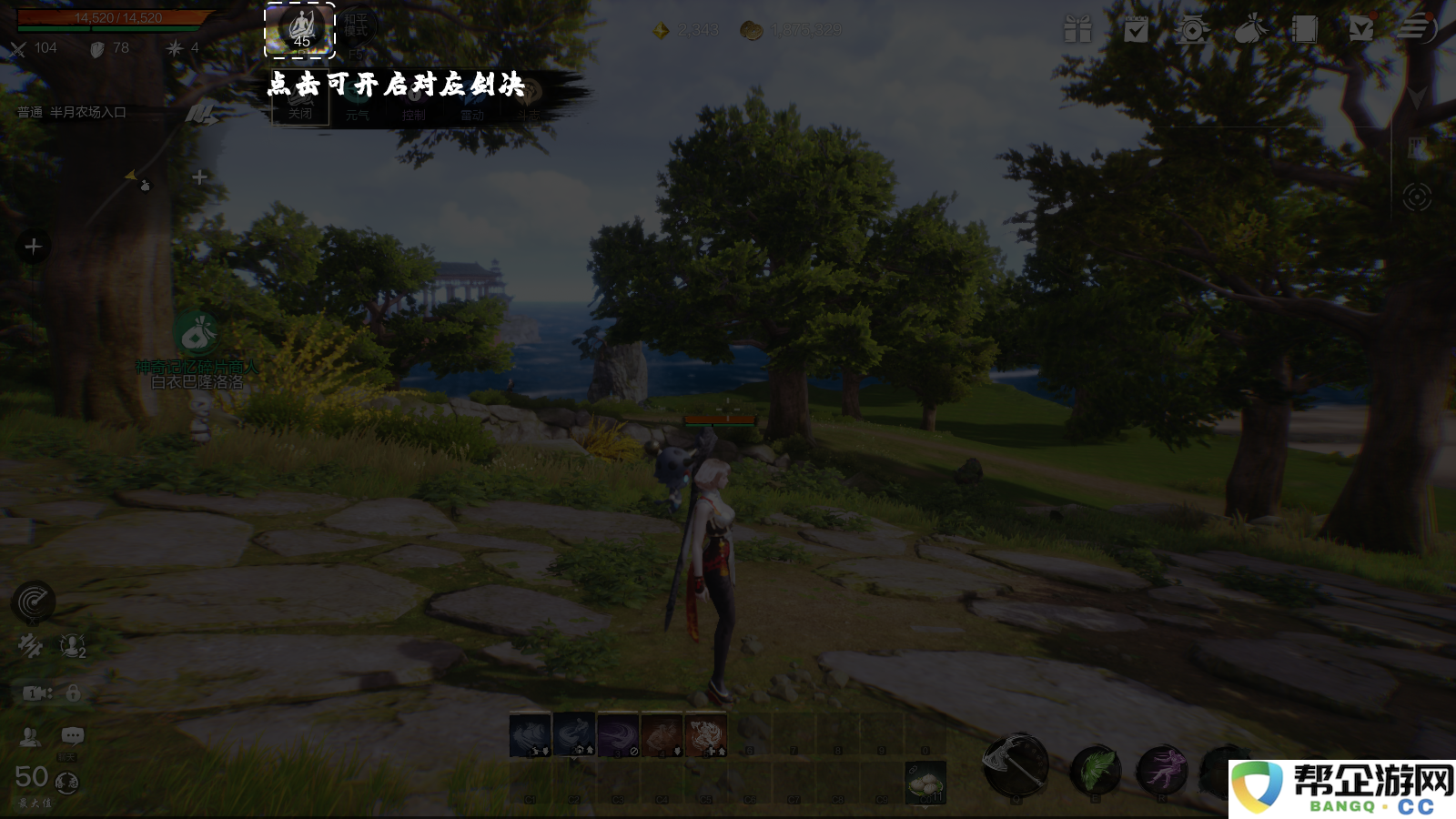Screen dimensions: 1456x819
Task: Open the chat bubble icon
Action: 73,735
